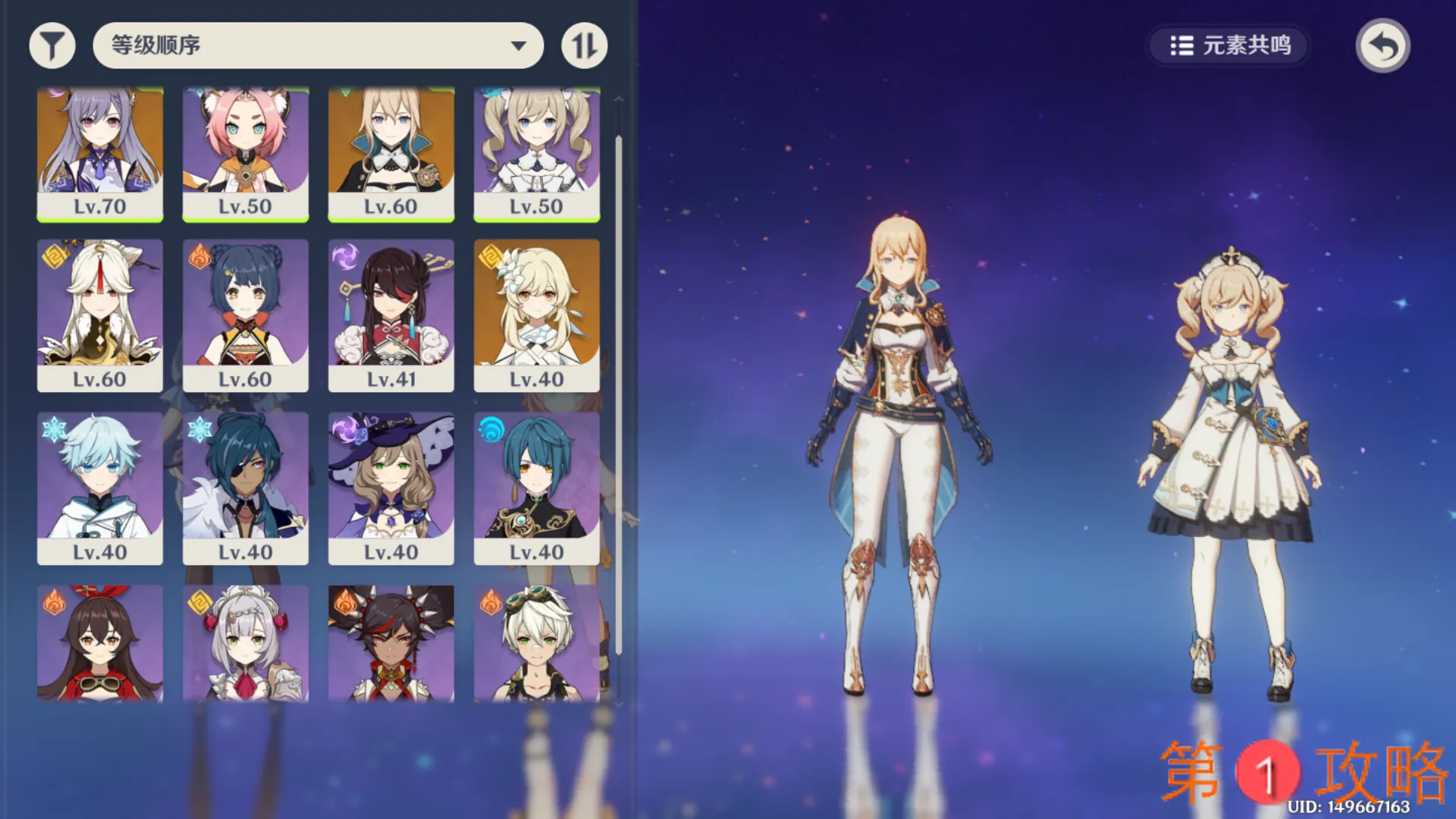Pick Barbara's Lv.50 character card

tap(537, 154)
